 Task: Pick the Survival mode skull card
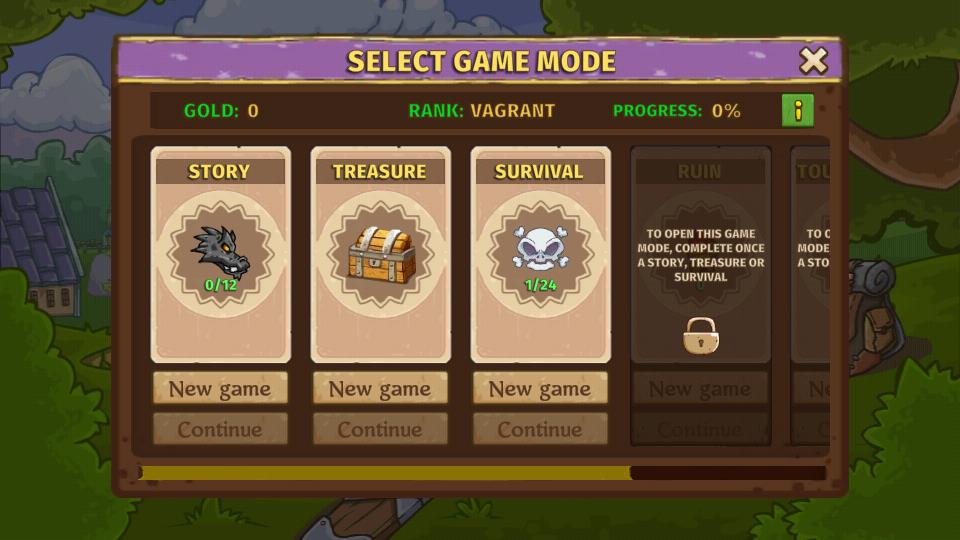tap(540, 255)
